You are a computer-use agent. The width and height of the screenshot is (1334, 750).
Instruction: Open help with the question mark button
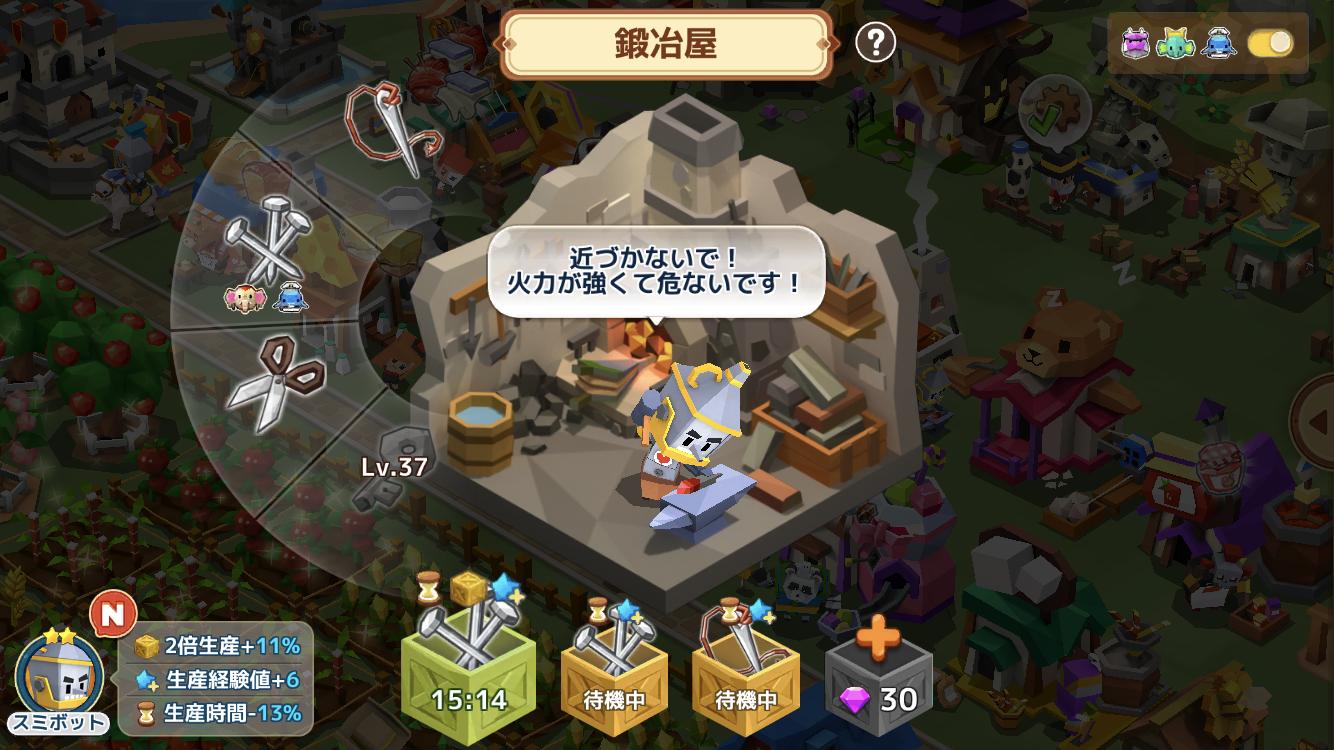[x=875, y=41]
